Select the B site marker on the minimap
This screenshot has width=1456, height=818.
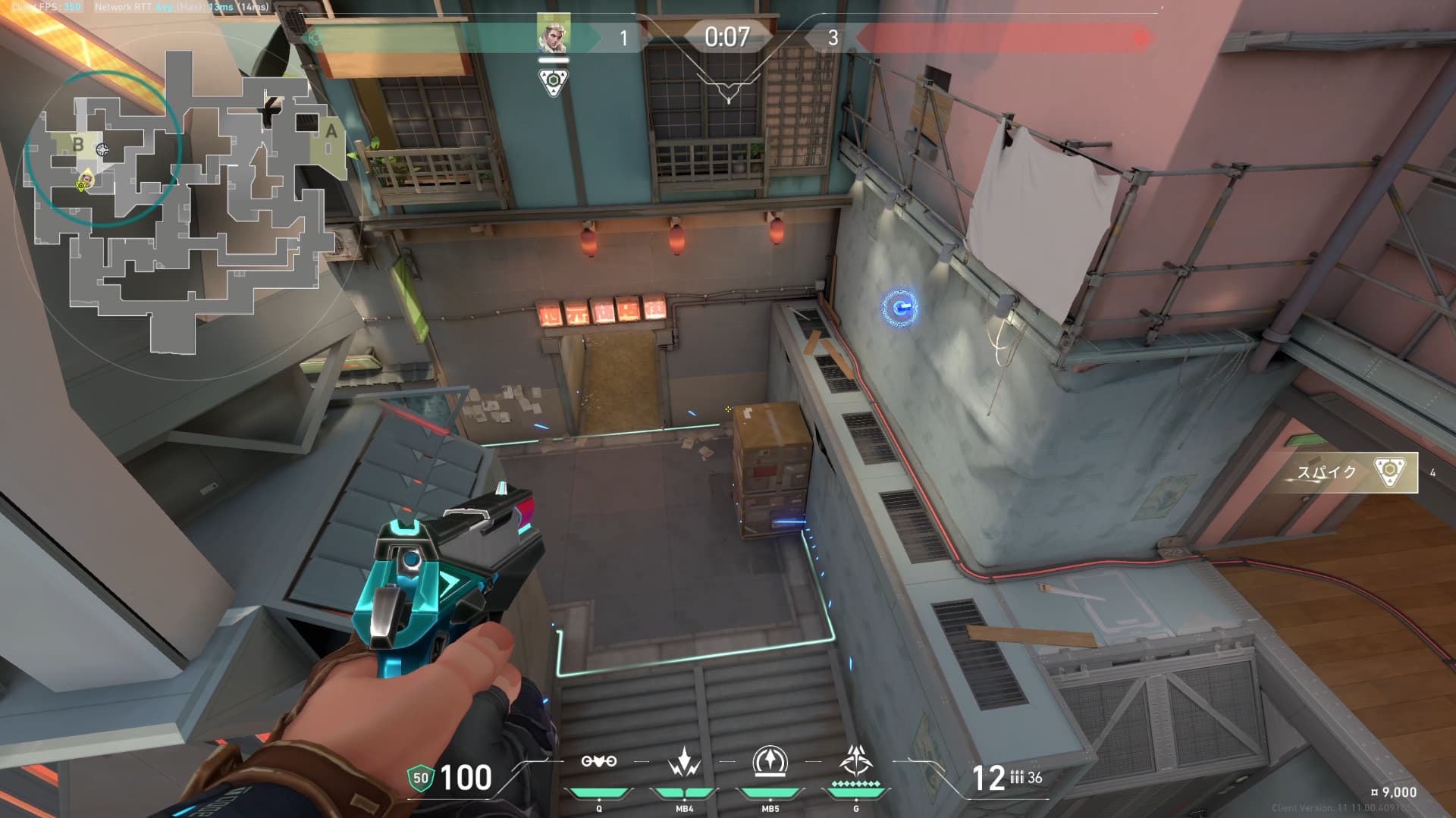78,144
